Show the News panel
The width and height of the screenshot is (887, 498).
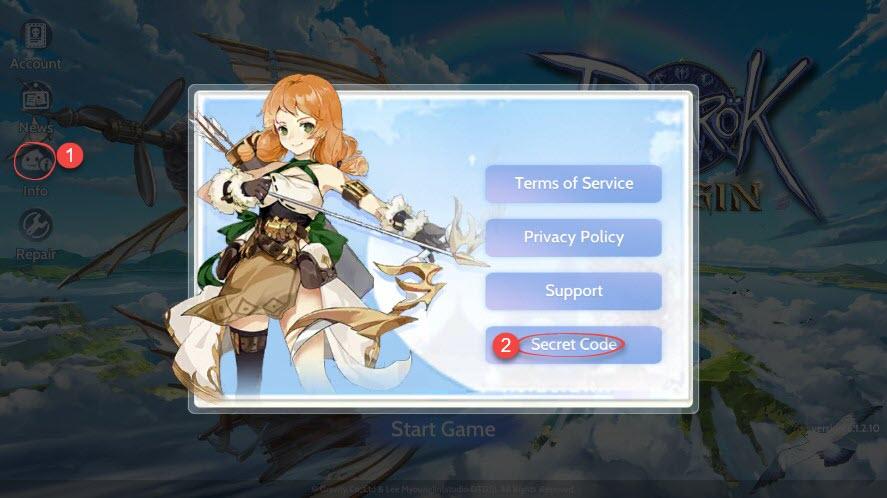click(x=36, y=100)
